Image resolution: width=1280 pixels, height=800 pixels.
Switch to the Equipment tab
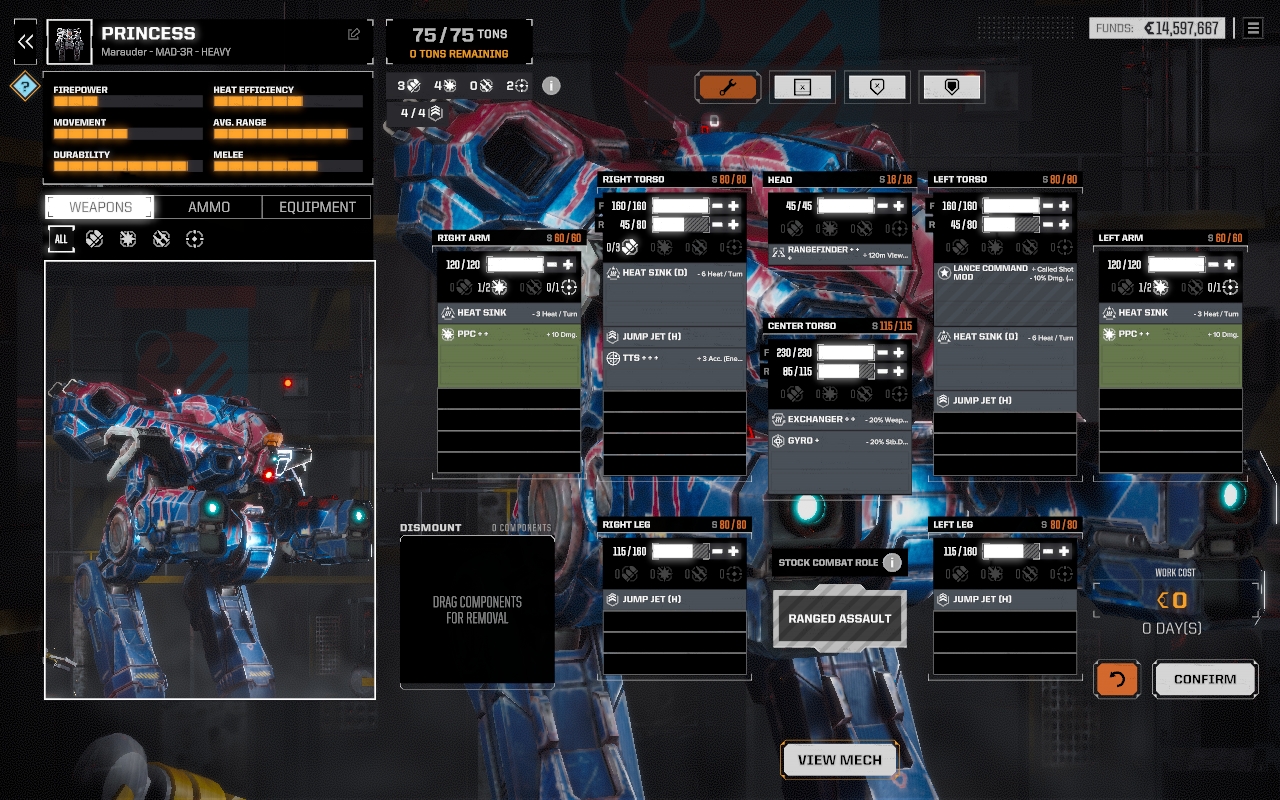click(x=317, y=207)
